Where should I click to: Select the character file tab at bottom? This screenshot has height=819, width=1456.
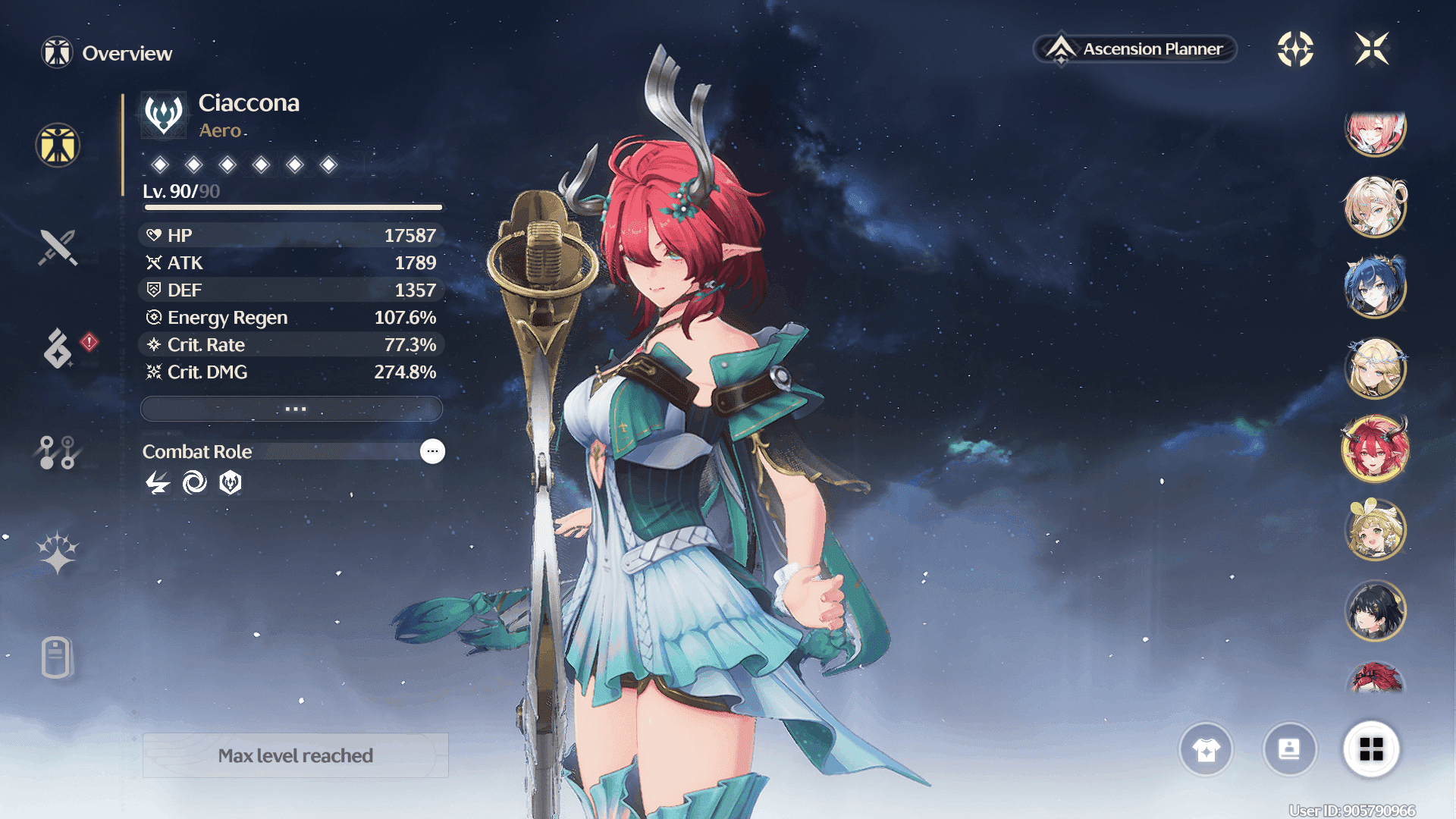click(x=57, y=657)
